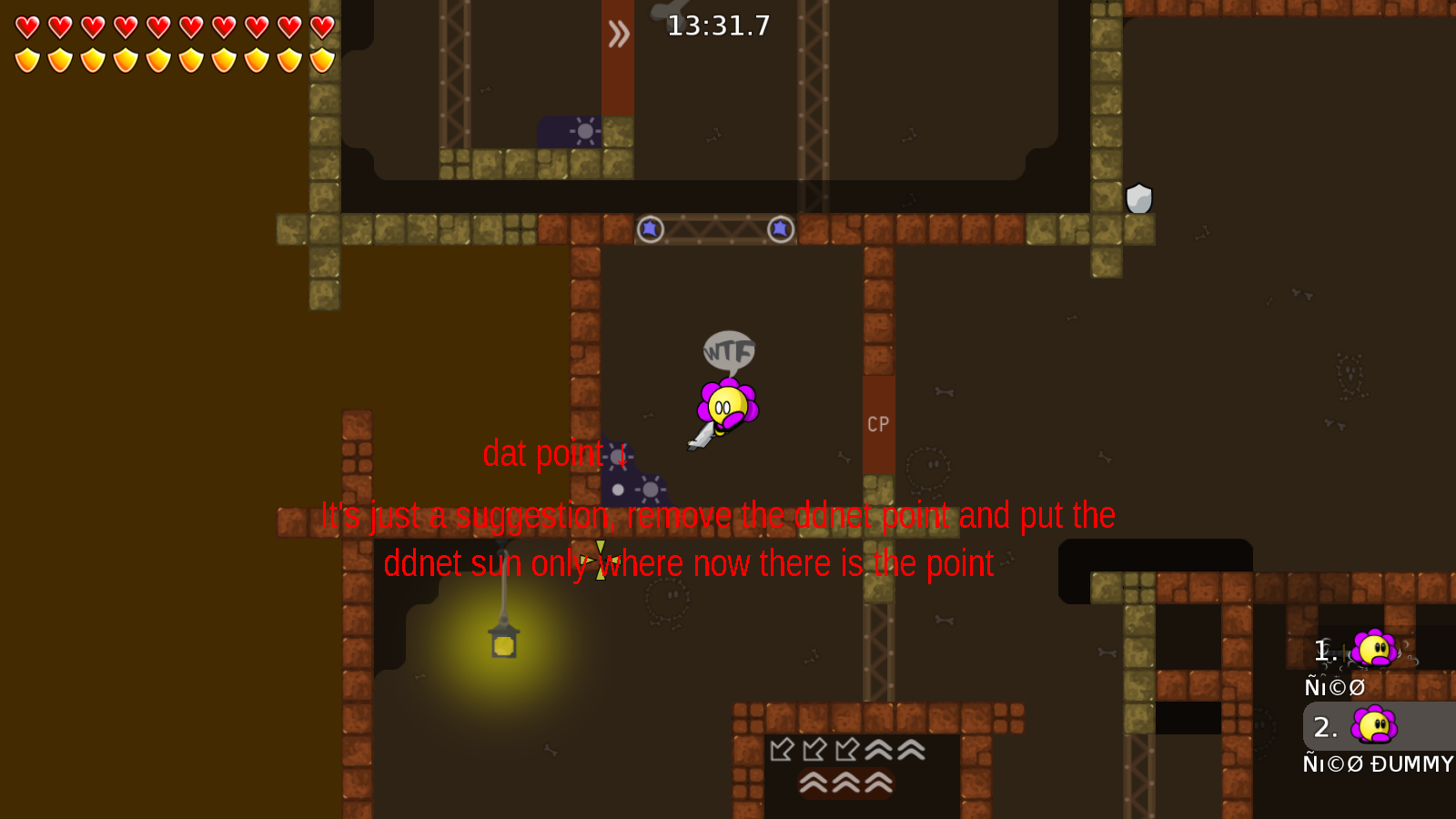Click the CP checkpoint sign
The image size is (1456, 819).
pyautogui.click(x=877, y=422)
